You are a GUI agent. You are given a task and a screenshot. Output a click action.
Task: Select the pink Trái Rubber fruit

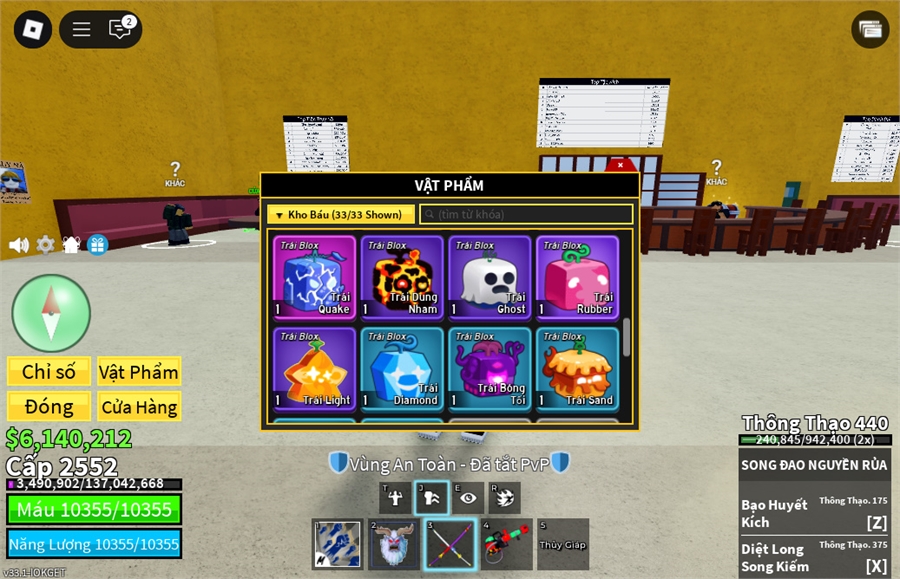click(x=577, y=277)
